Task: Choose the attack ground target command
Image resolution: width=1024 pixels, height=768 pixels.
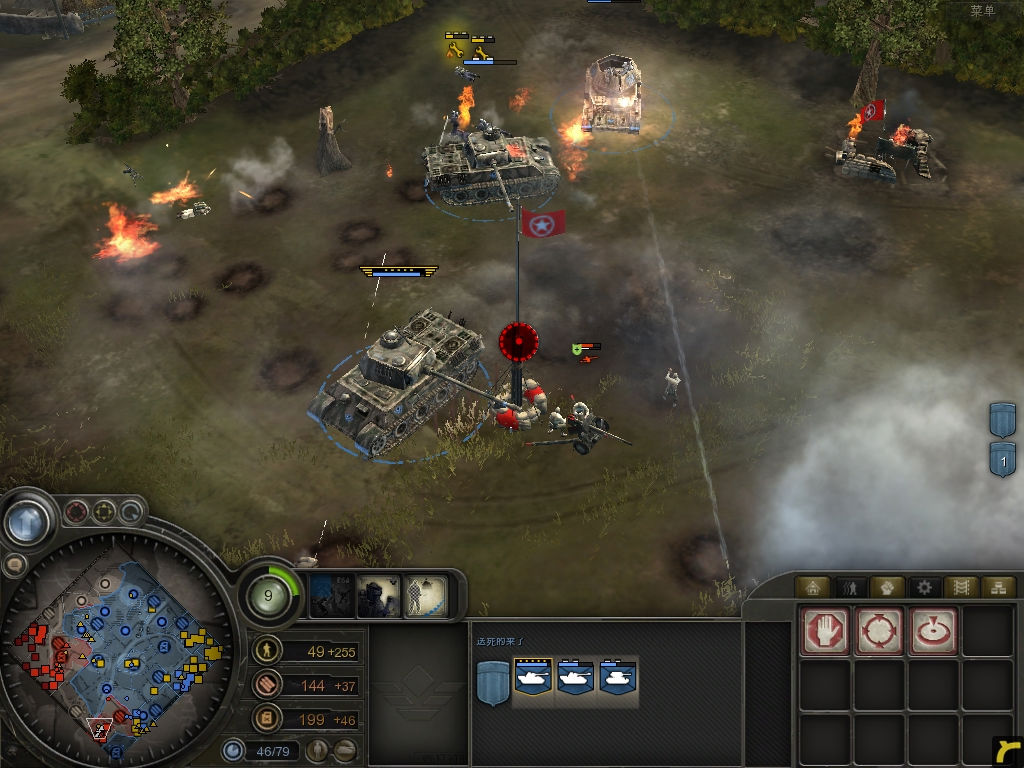Action: click(933, 631)
